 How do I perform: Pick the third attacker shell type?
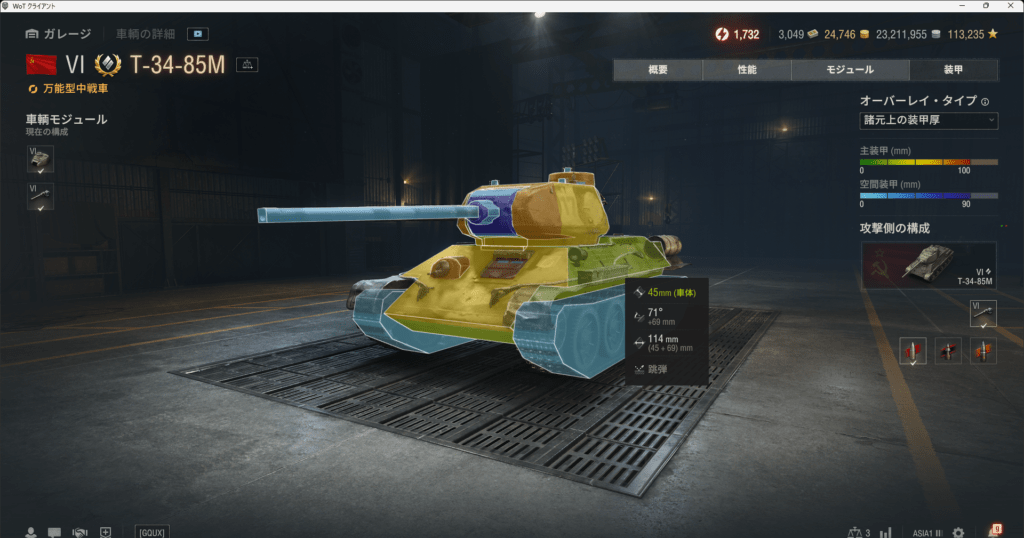pyautogui.click(x=983, y=350)
